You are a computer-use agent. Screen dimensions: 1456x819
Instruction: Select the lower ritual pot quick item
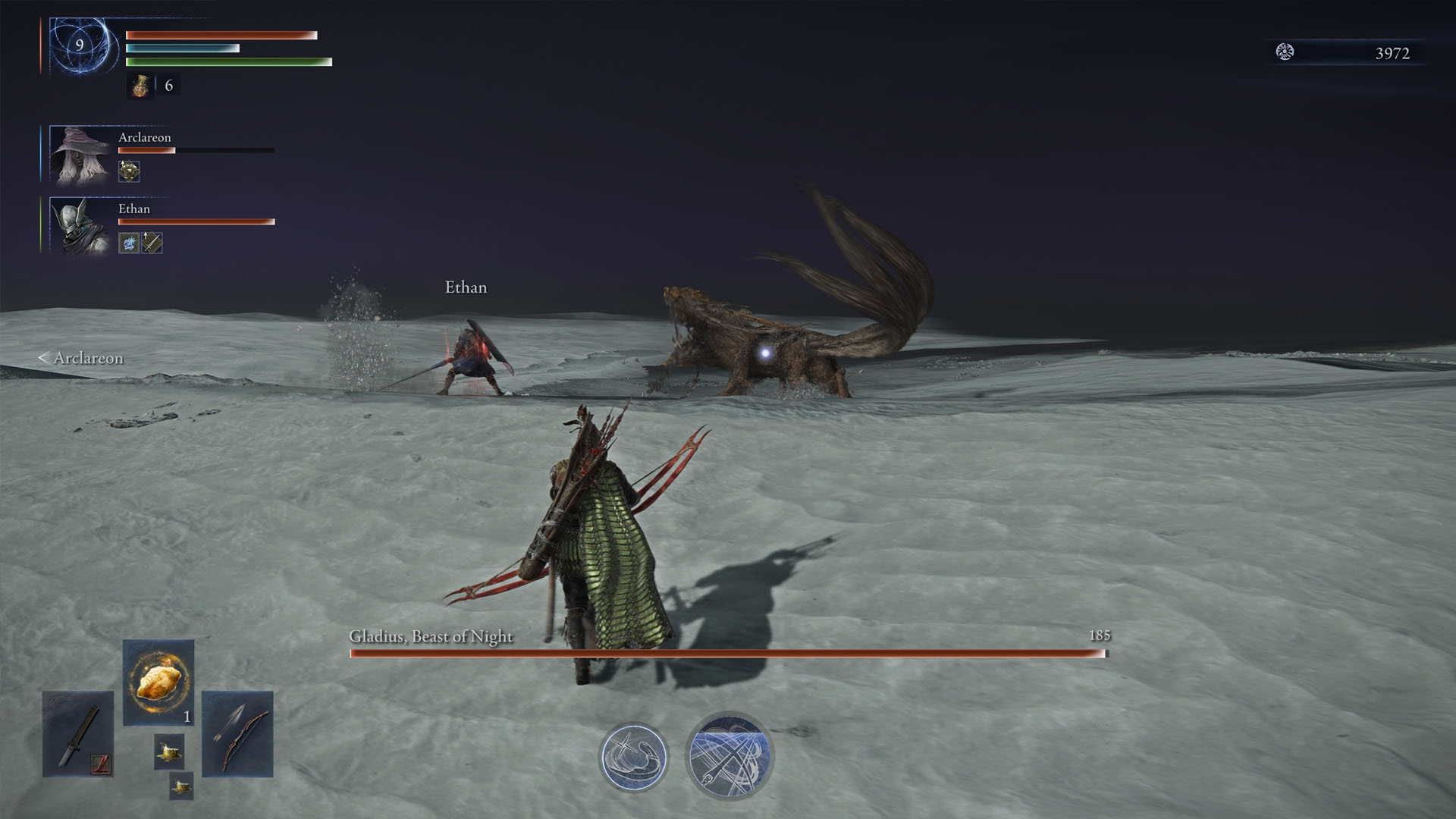pos(181,786)
